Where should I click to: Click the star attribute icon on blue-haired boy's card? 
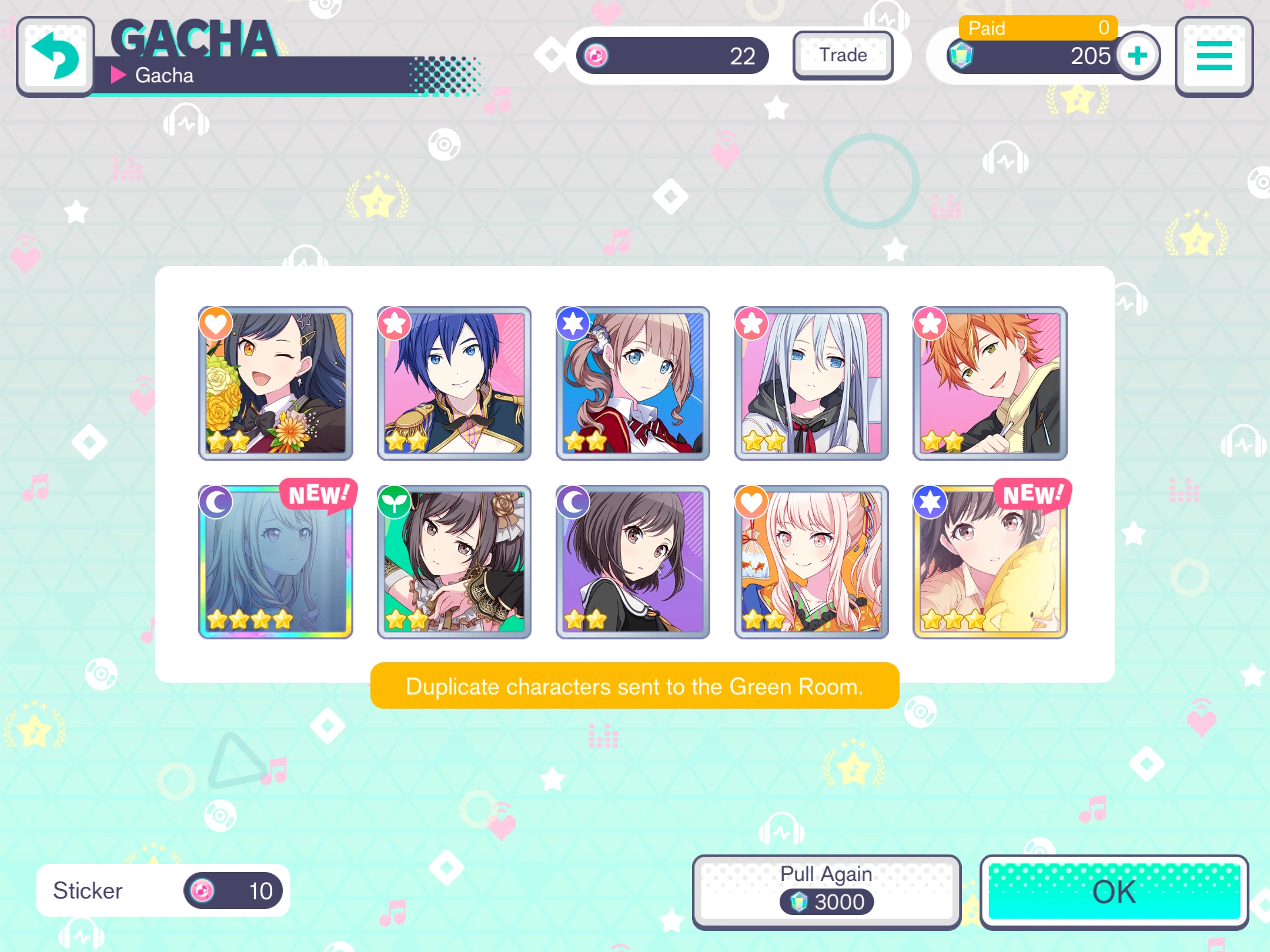click(x=395, y=323)
